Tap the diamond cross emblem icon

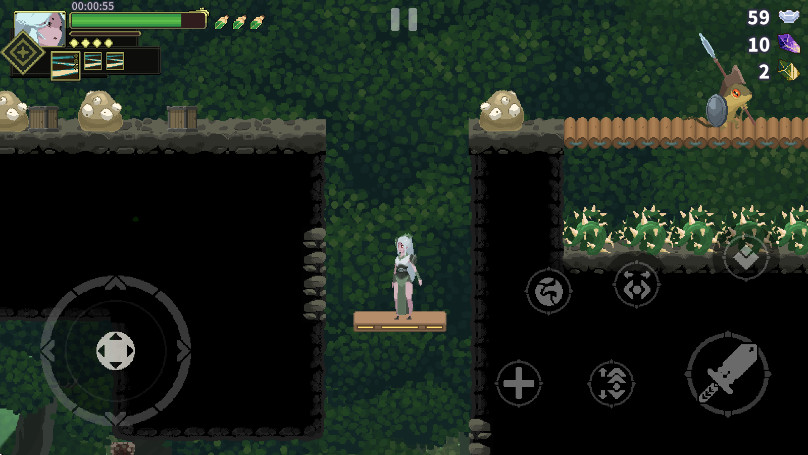(x=21, y=53)
